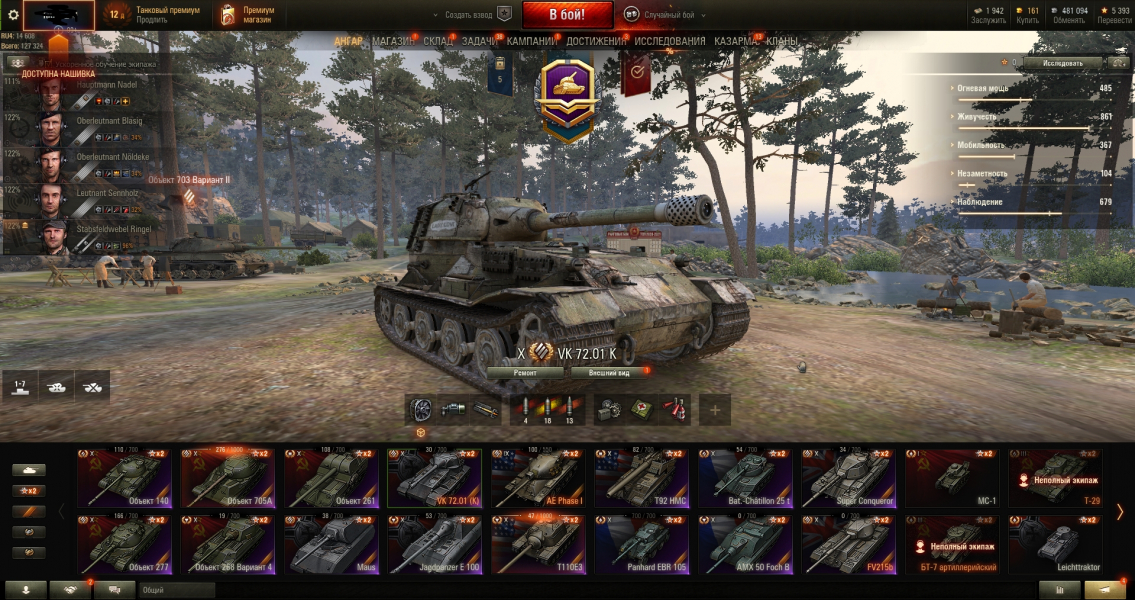Open the settings gear menu
This screenshot has height=600, width=1135.
pyautogui.click(x=13, y=15)
